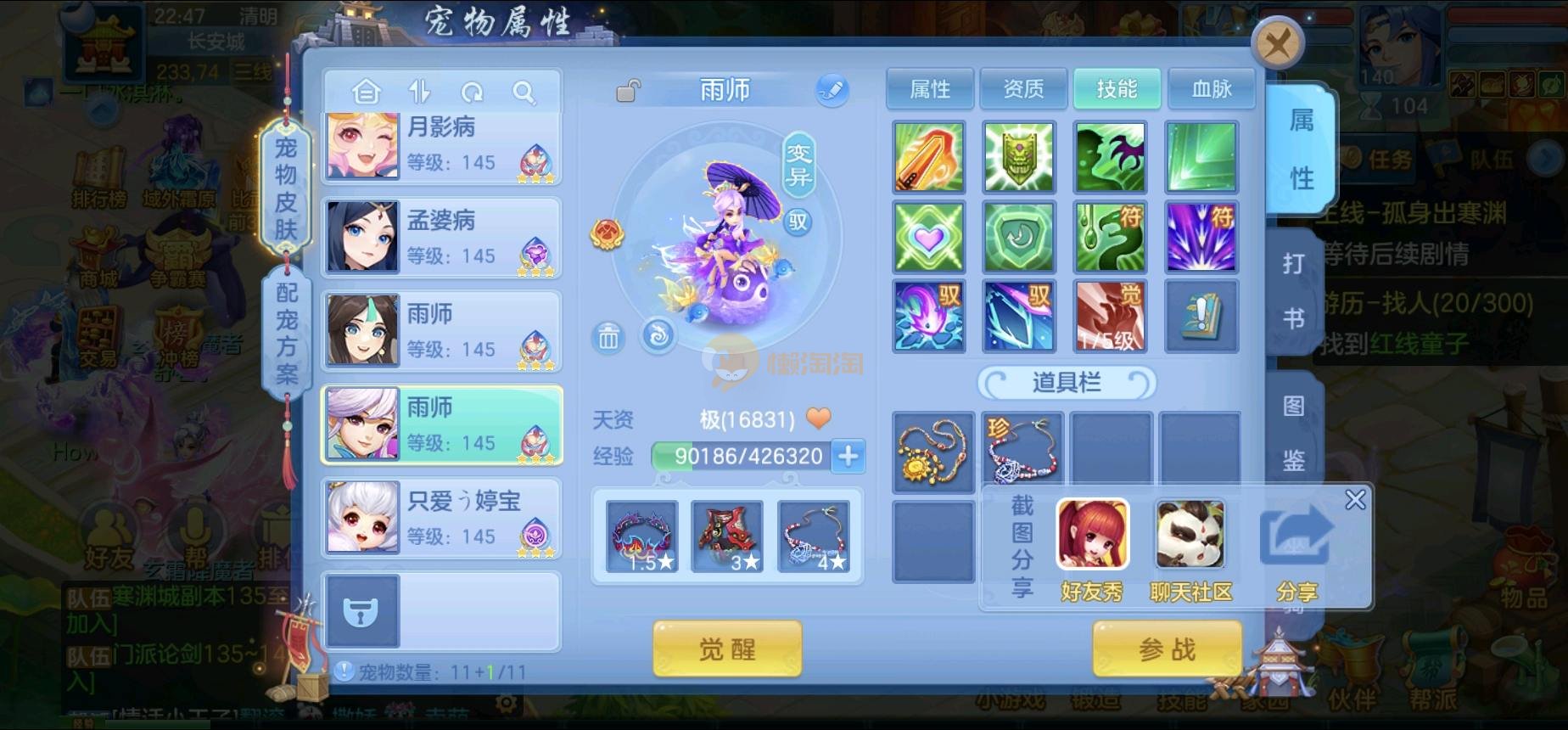
Task: Click the plus button beside experience bar
Action: (848, 456)
